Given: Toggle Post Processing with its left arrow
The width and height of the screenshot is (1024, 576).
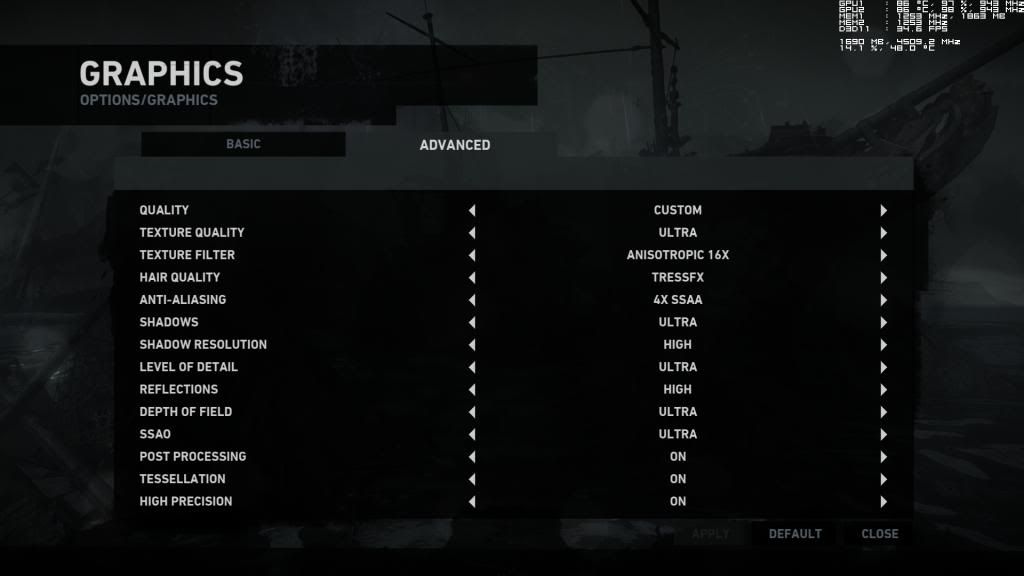Looking at the screenshot, I should pos(472,457).
